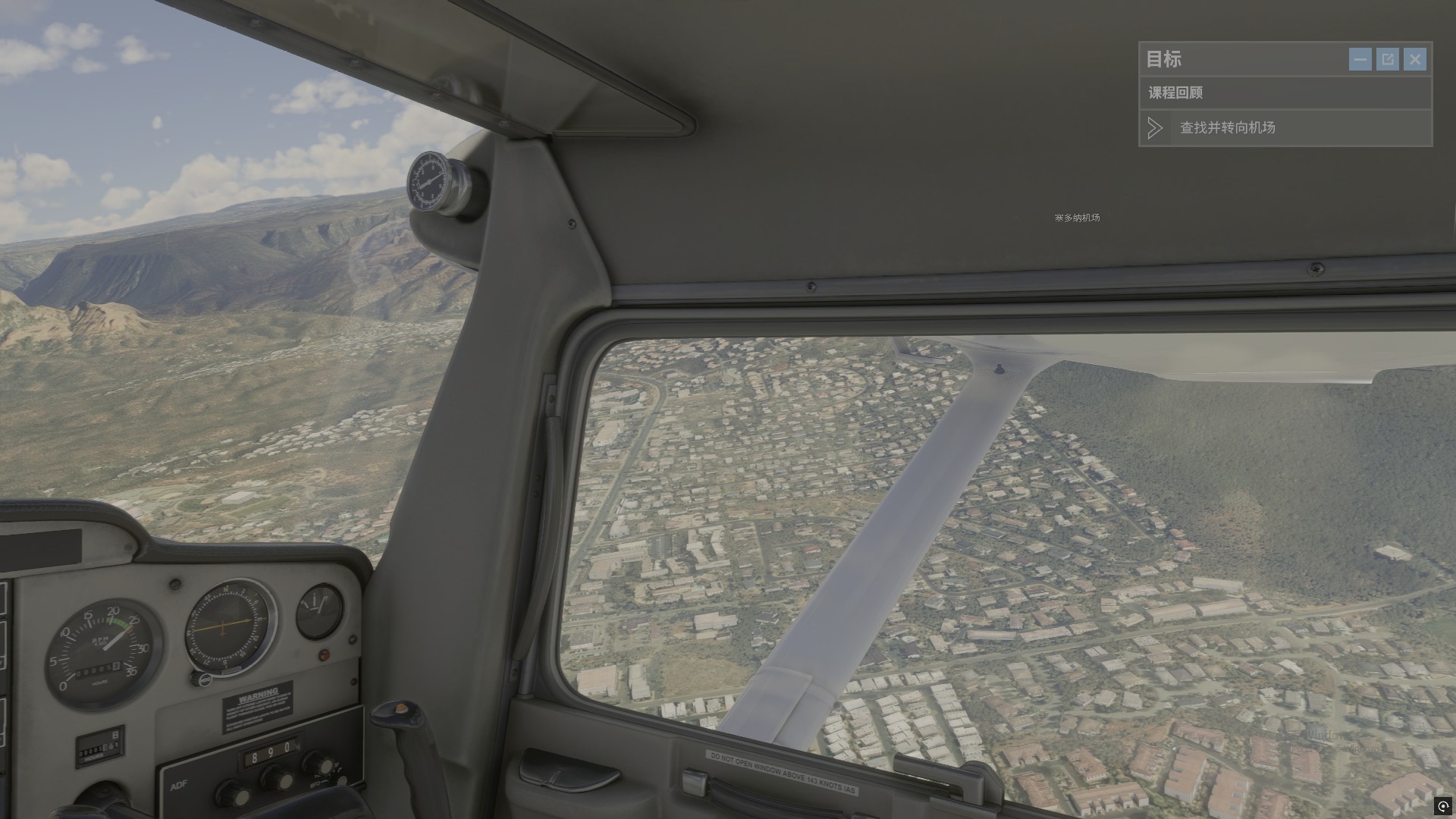Image resolution: width=1456 pixels, height=819 pixels.
Task: Click the 塞多纳机场 airport marker label
Action: [x=1077, y=218]
